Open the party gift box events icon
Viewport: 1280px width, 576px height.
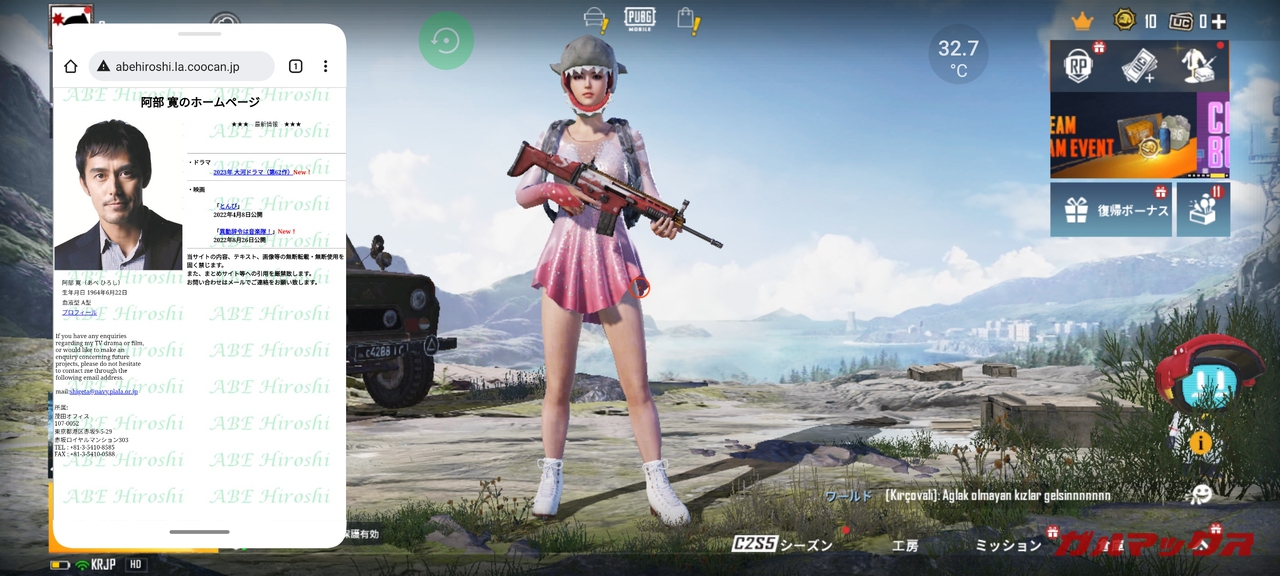pyautogui.click(x=1203, y=210)
